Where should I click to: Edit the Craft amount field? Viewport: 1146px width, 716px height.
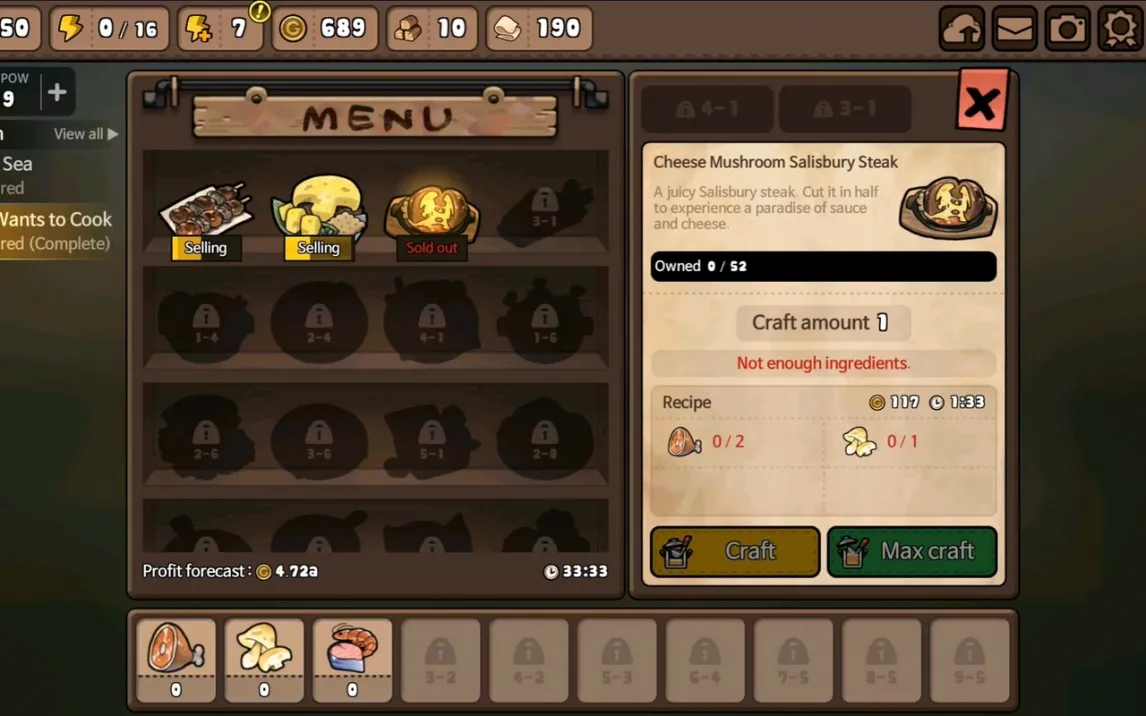click(x=822, y=322)
